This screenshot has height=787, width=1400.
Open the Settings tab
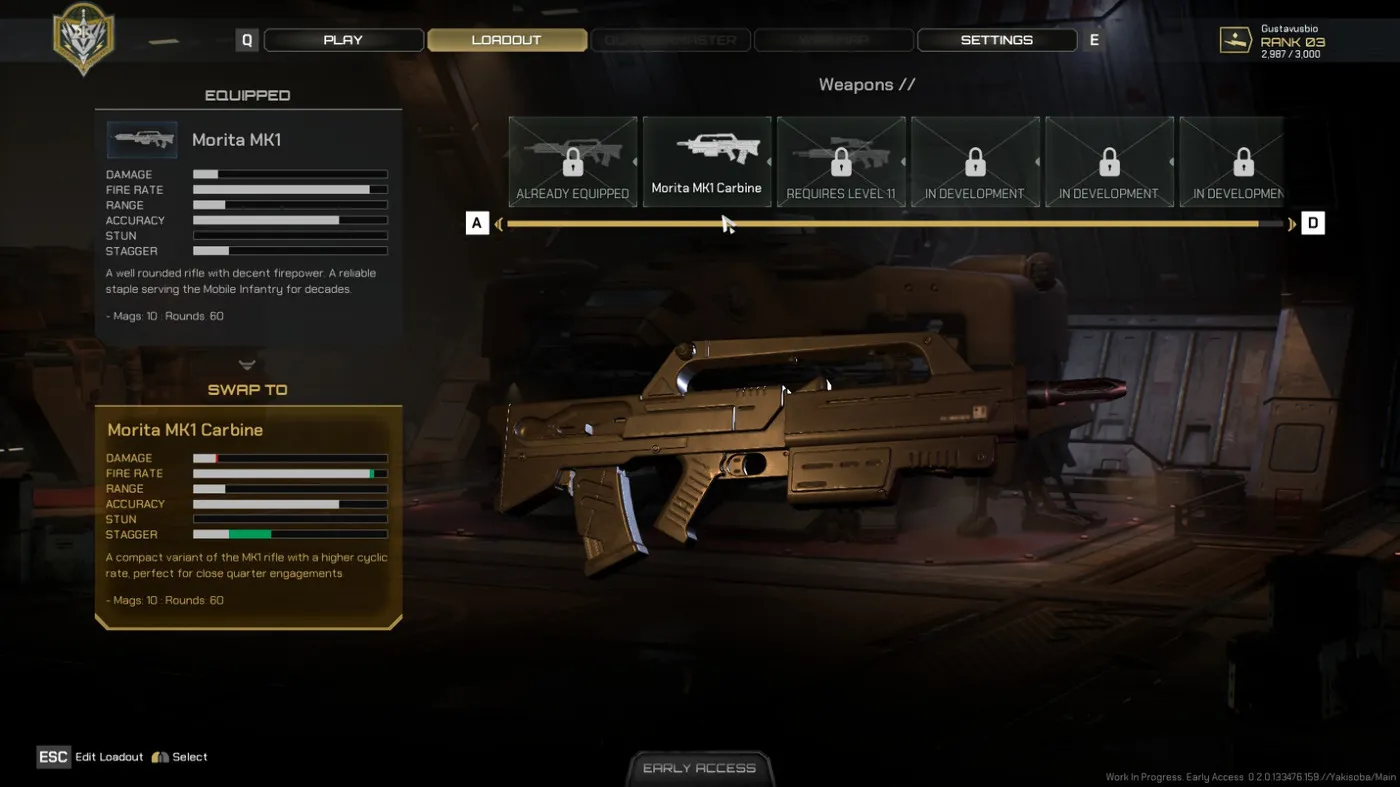[996, 40]
